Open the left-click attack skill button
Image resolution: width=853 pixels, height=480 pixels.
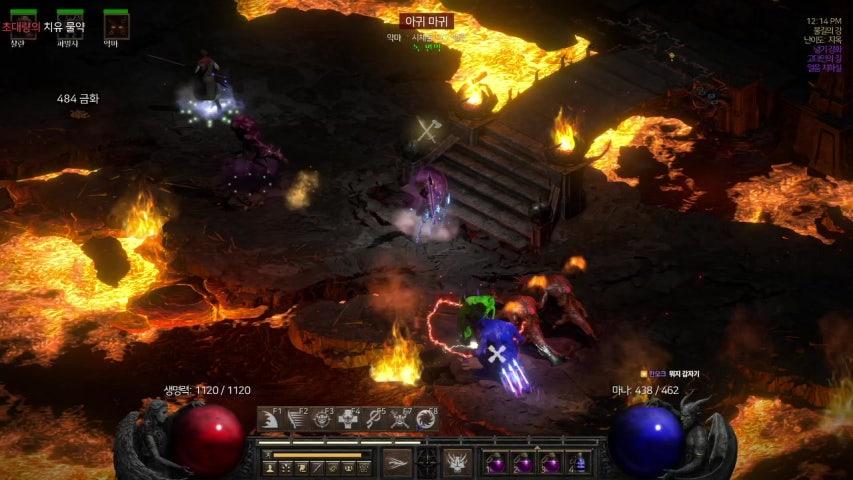[x=396, y=462]
